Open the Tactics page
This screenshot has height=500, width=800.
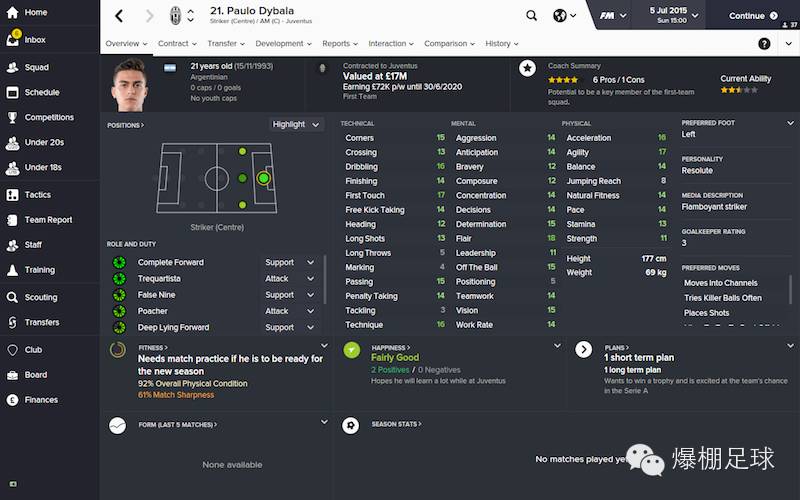[37, 194]
